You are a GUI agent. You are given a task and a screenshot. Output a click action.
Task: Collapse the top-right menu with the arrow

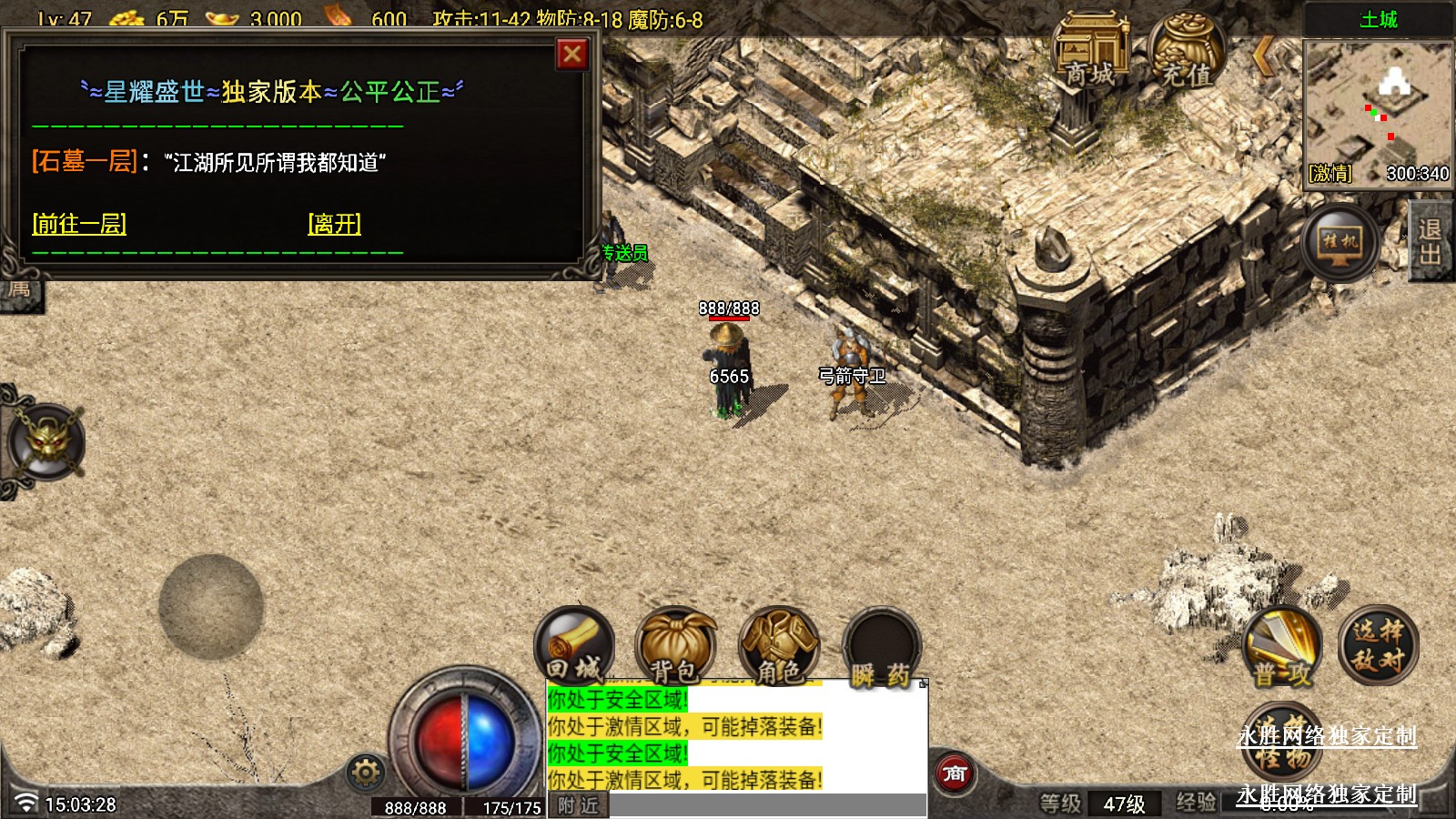1264,56
